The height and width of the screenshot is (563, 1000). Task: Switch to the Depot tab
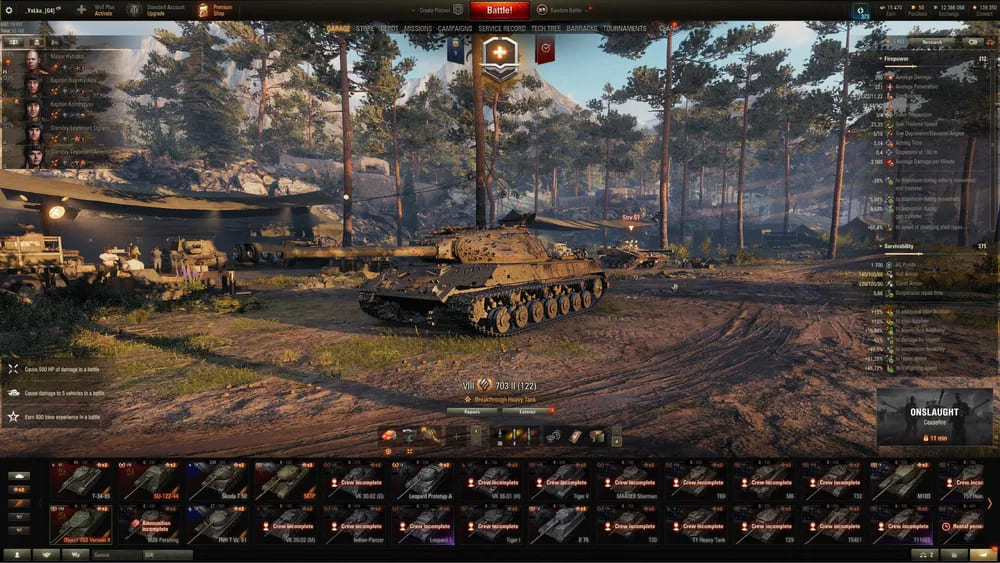389,29
